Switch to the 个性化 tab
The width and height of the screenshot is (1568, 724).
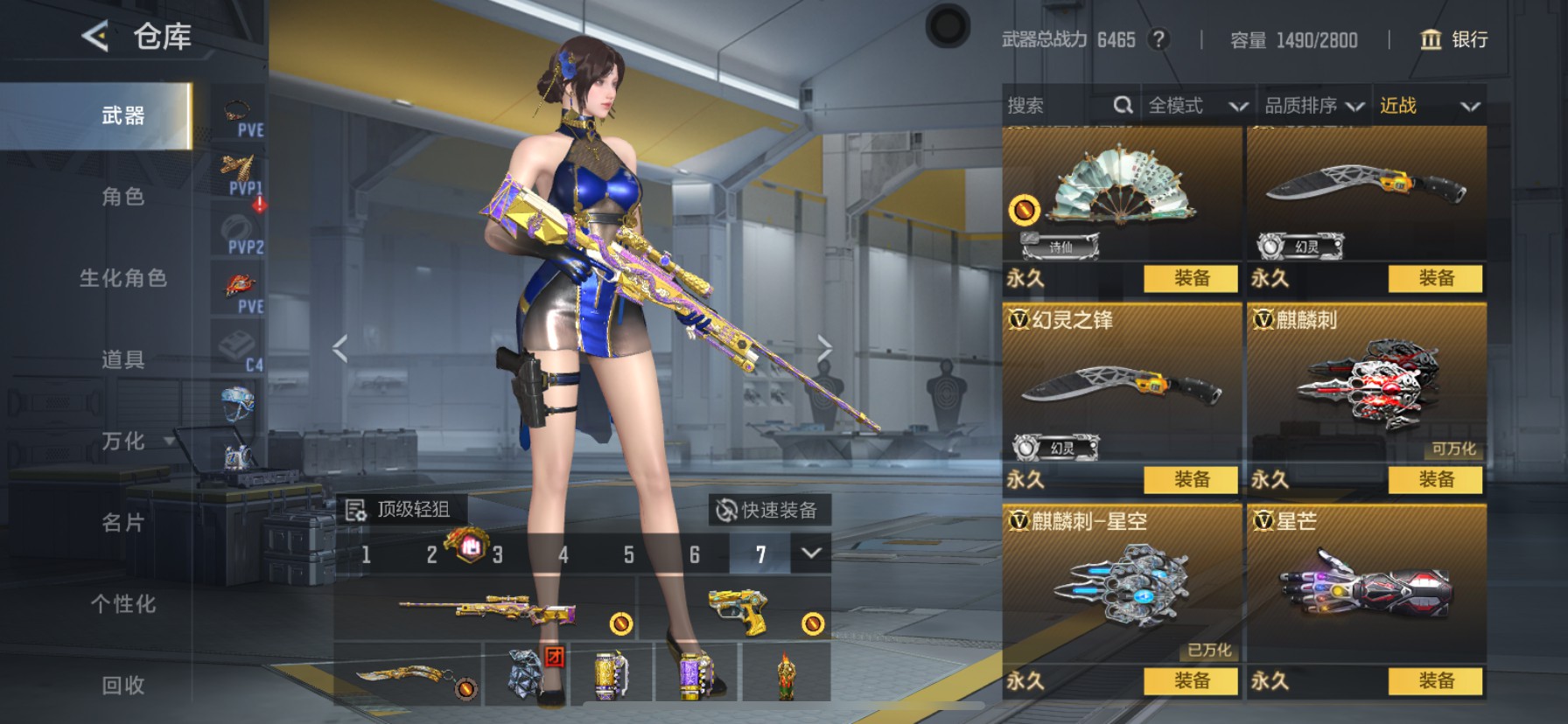(x=122, y=604)
